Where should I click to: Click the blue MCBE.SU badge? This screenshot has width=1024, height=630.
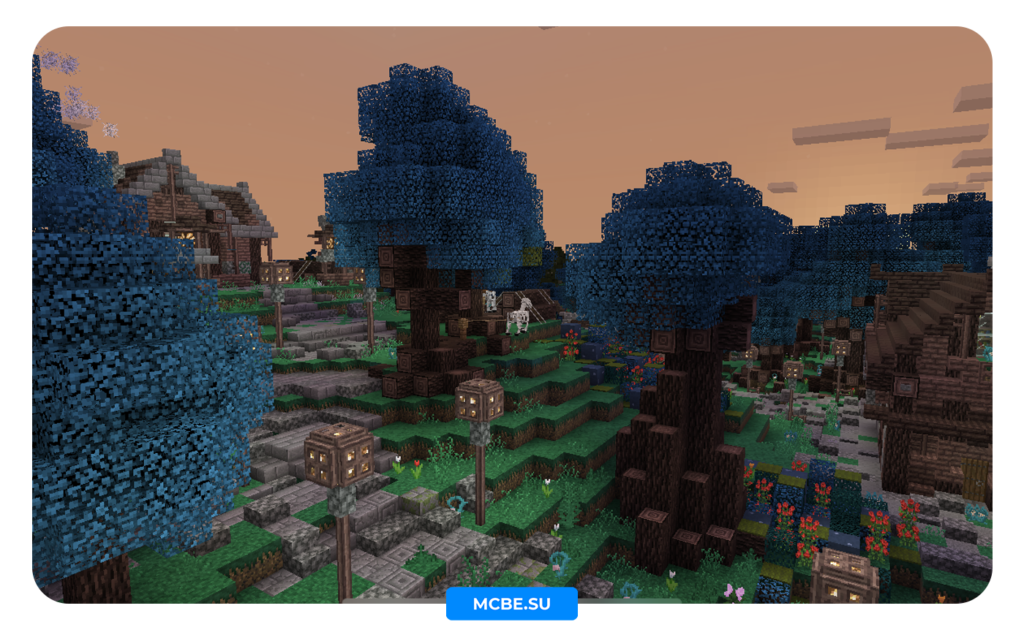click(511, 604)
